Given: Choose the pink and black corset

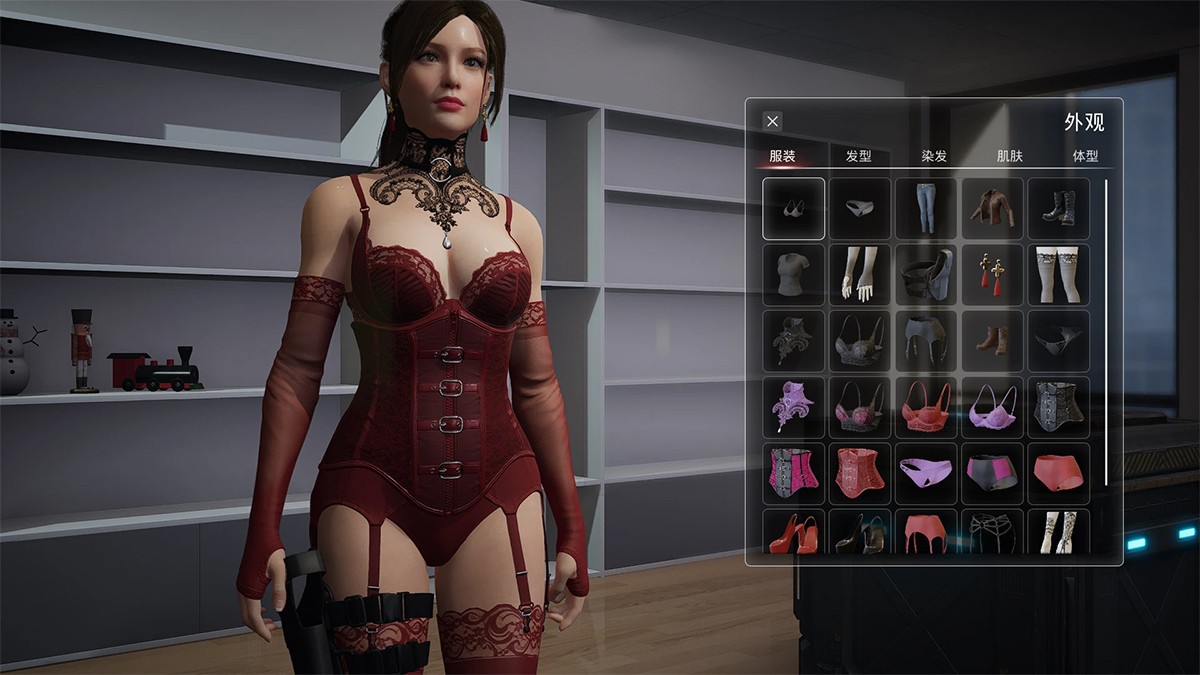Looking at the screenshot, I should (794, 473).
